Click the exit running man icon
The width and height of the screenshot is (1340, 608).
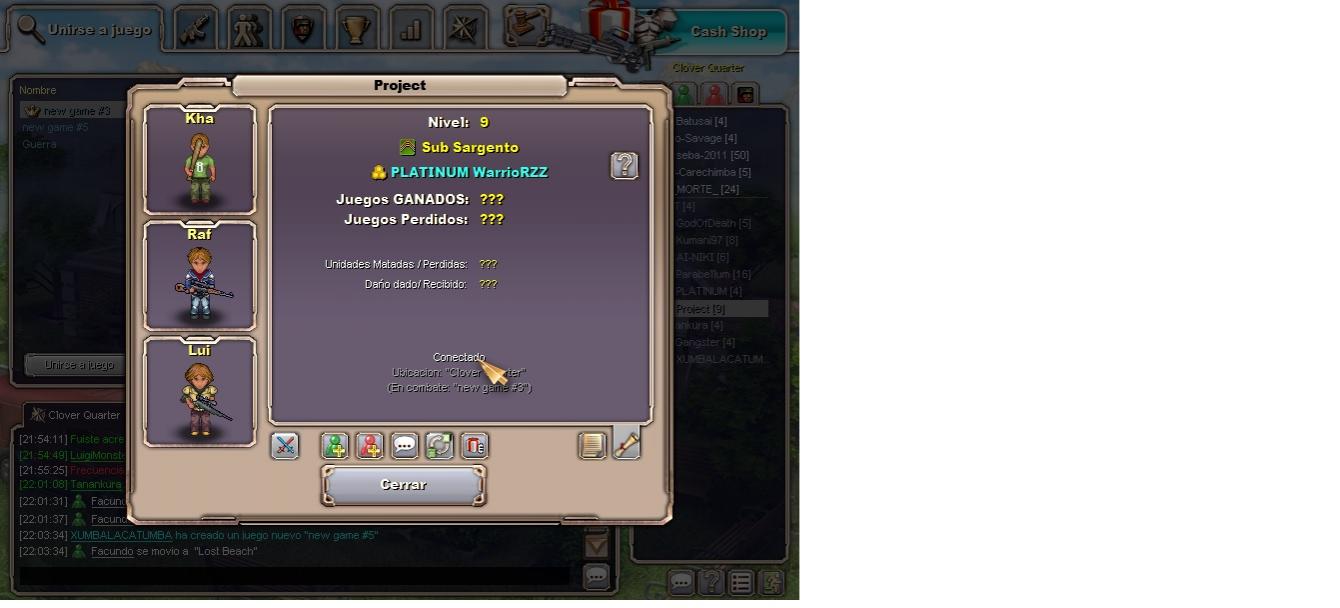coord(772,582)
